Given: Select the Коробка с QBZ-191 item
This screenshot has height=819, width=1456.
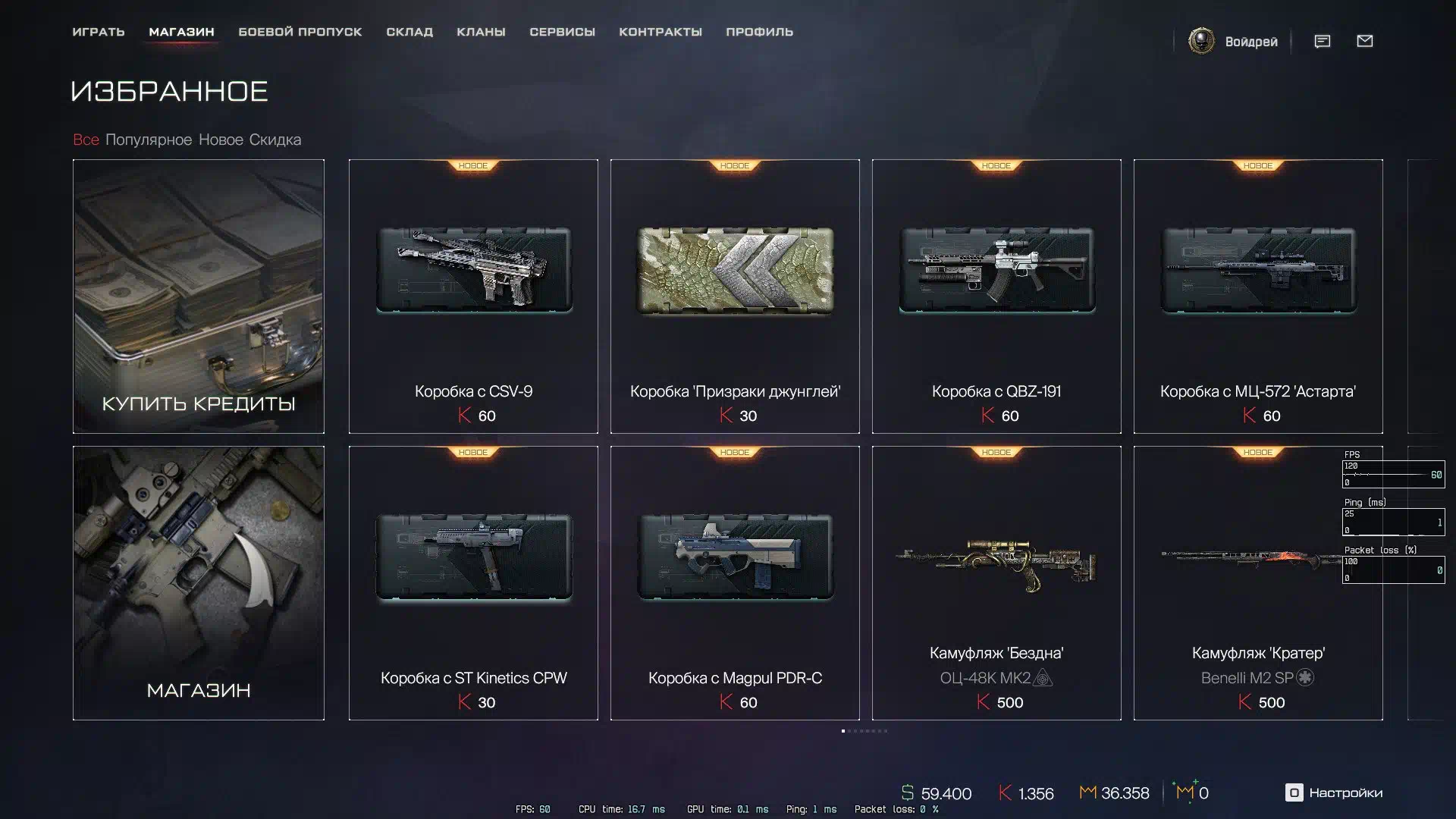Looking at the screenshot, I should [x=996, y=297].
